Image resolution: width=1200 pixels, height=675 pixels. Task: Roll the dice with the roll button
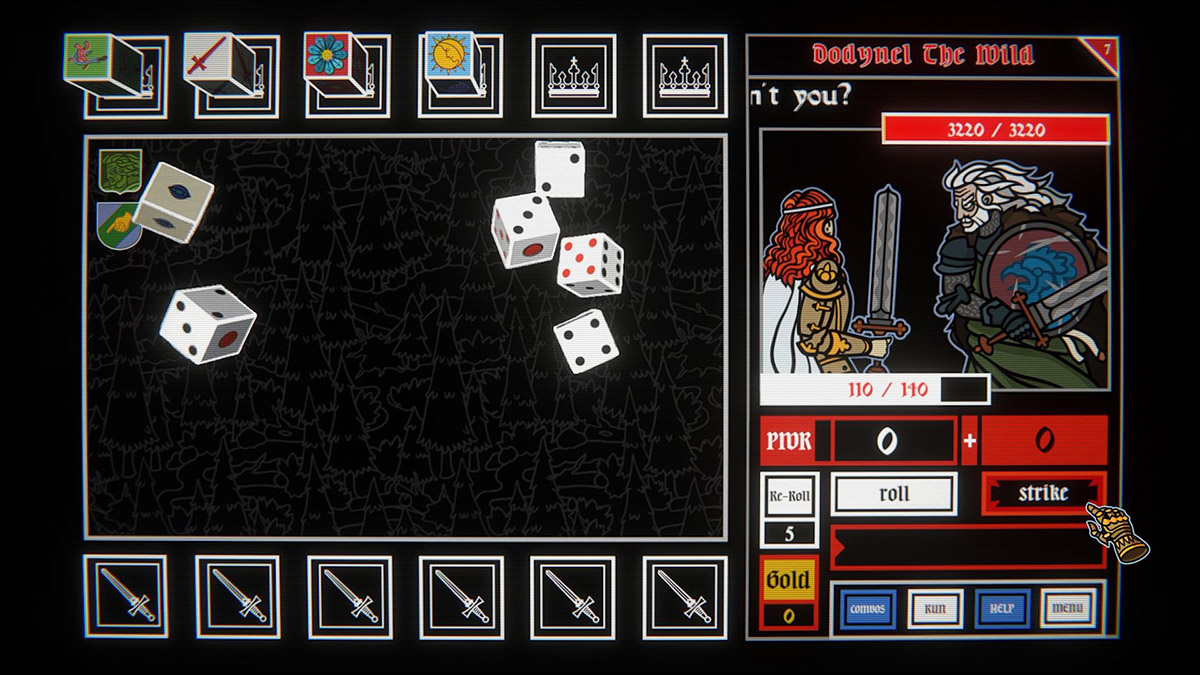coord(893,494)
